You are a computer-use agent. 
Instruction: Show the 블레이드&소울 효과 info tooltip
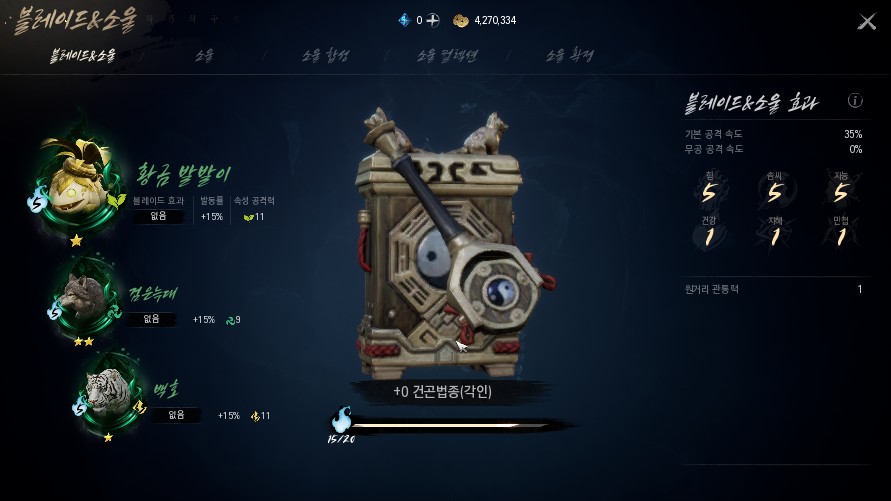855,101
